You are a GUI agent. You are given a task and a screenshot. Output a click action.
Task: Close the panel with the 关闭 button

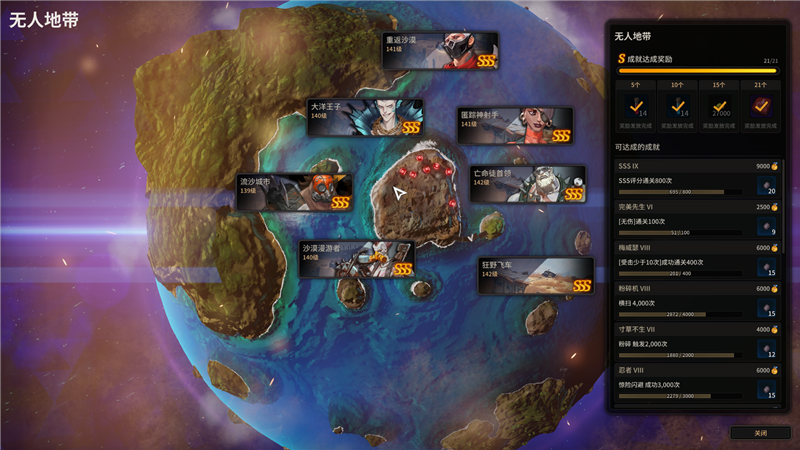tap(761, 433)
